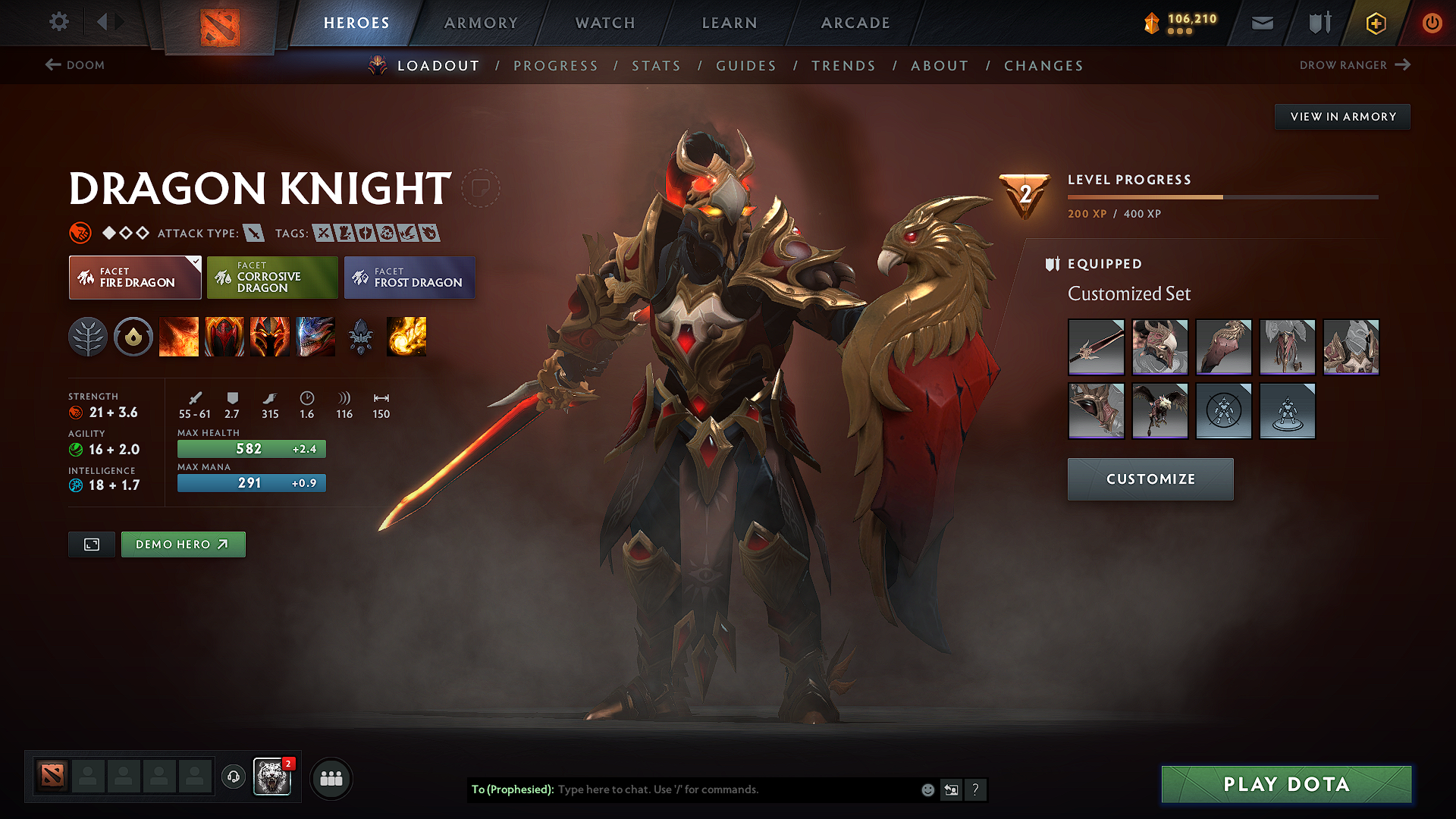Toggle the chat wheel emoticon icon
Image resolution: width=1456 pixels, height=819 pixels.
[x=927, y=789]
